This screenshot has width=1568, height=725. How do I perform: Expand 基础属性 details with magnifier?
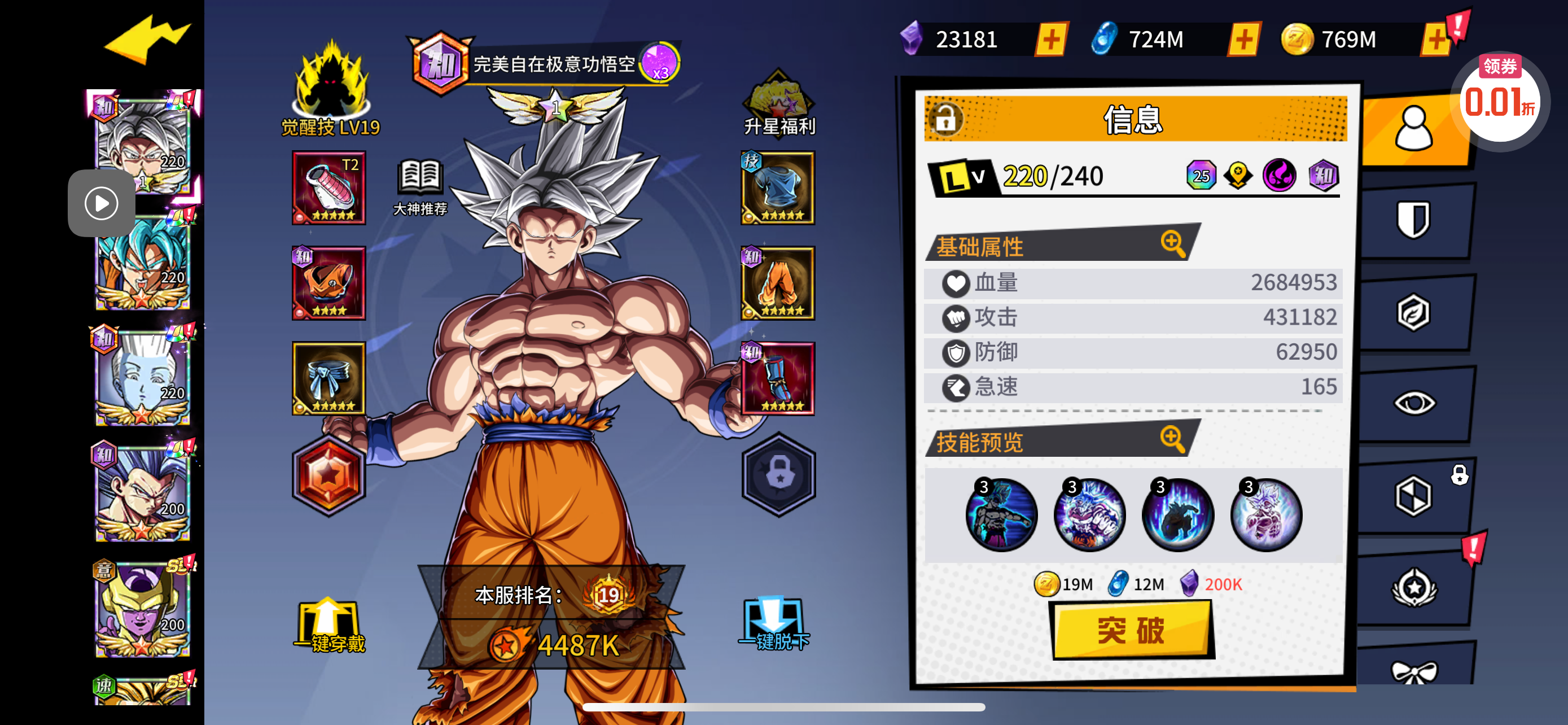click(1172, 243)
